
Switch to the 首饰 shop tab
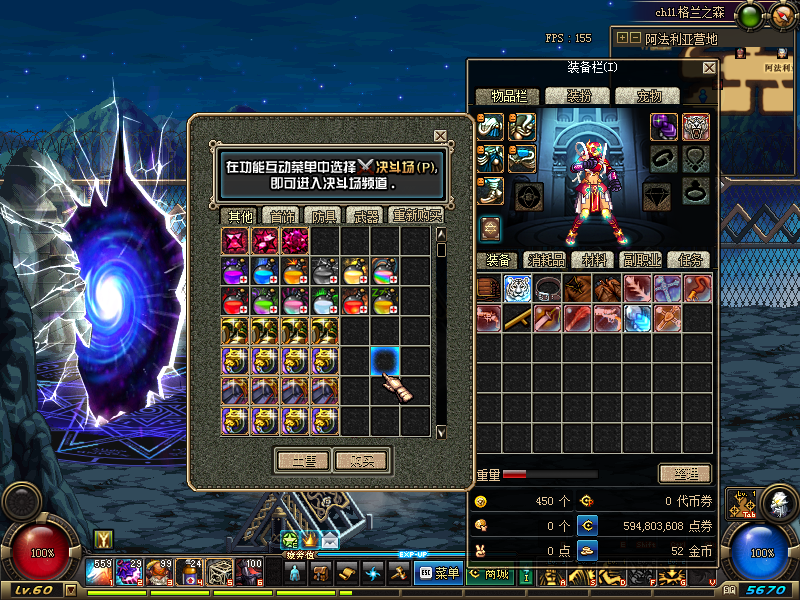pyautogui.click(x=281, y=216)
